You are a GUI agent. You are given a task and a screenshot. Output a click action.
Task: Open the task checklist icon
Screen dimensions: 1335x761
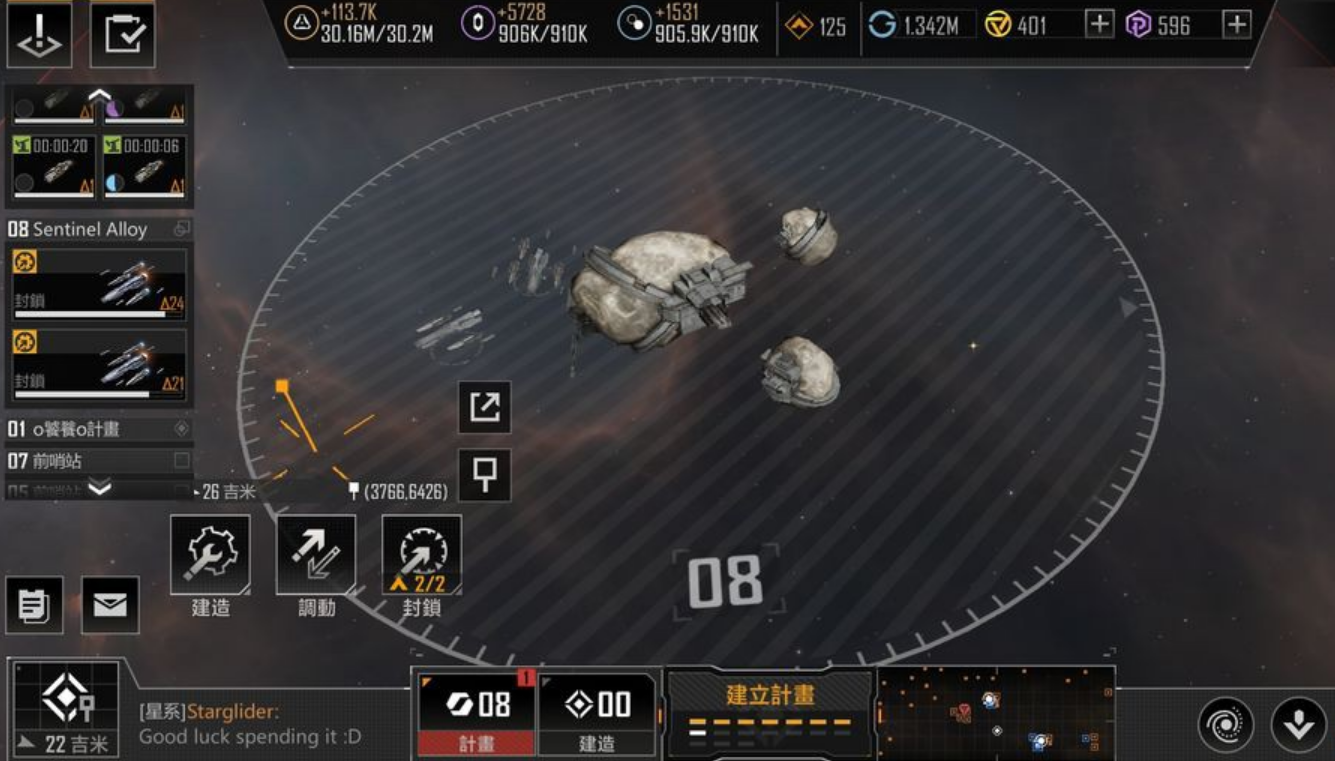[x=123, y=35]
